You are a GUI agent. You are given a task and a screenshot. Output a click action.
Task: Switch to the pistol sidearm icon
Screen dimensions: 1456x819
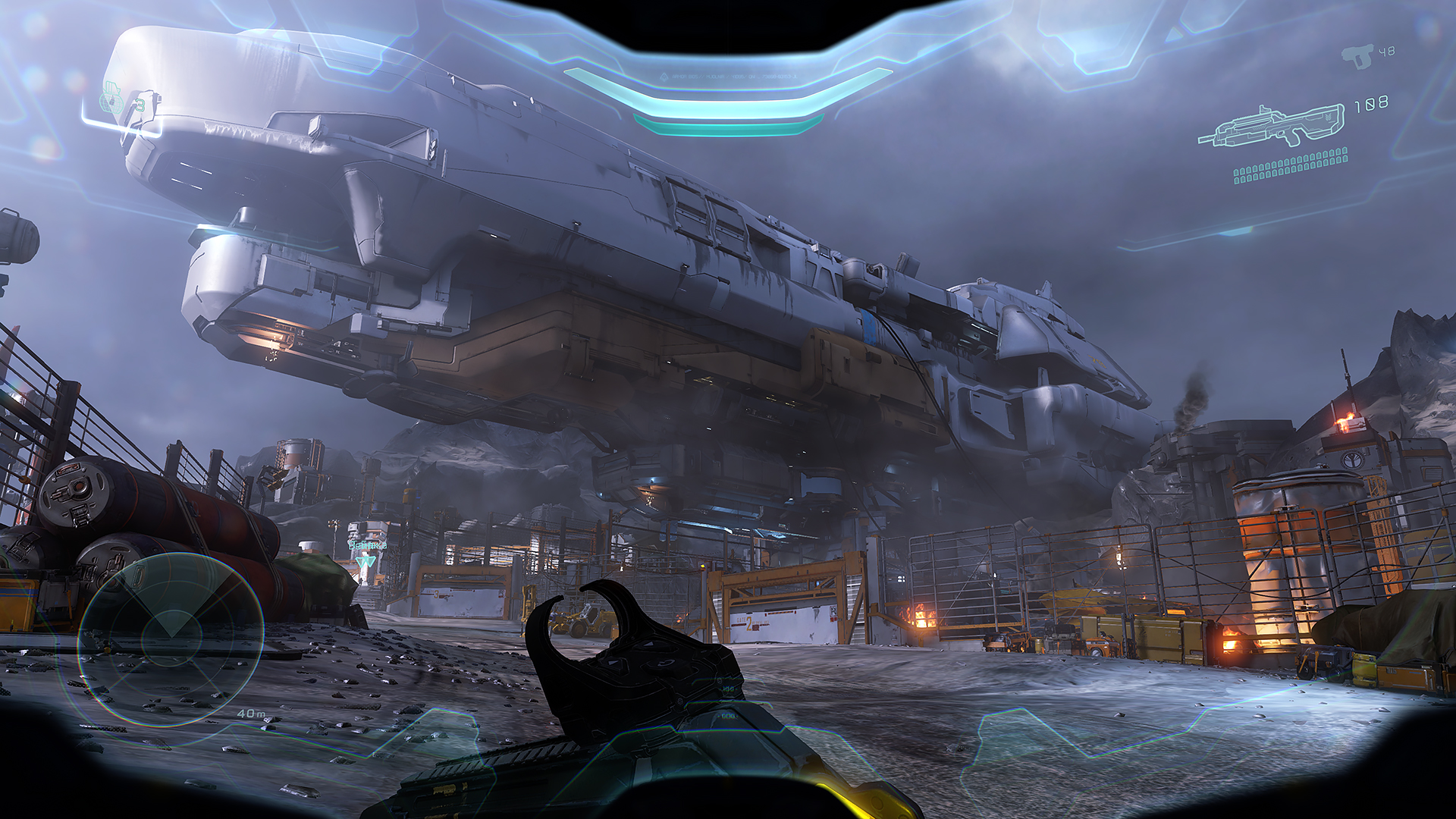pos(1357,56)
